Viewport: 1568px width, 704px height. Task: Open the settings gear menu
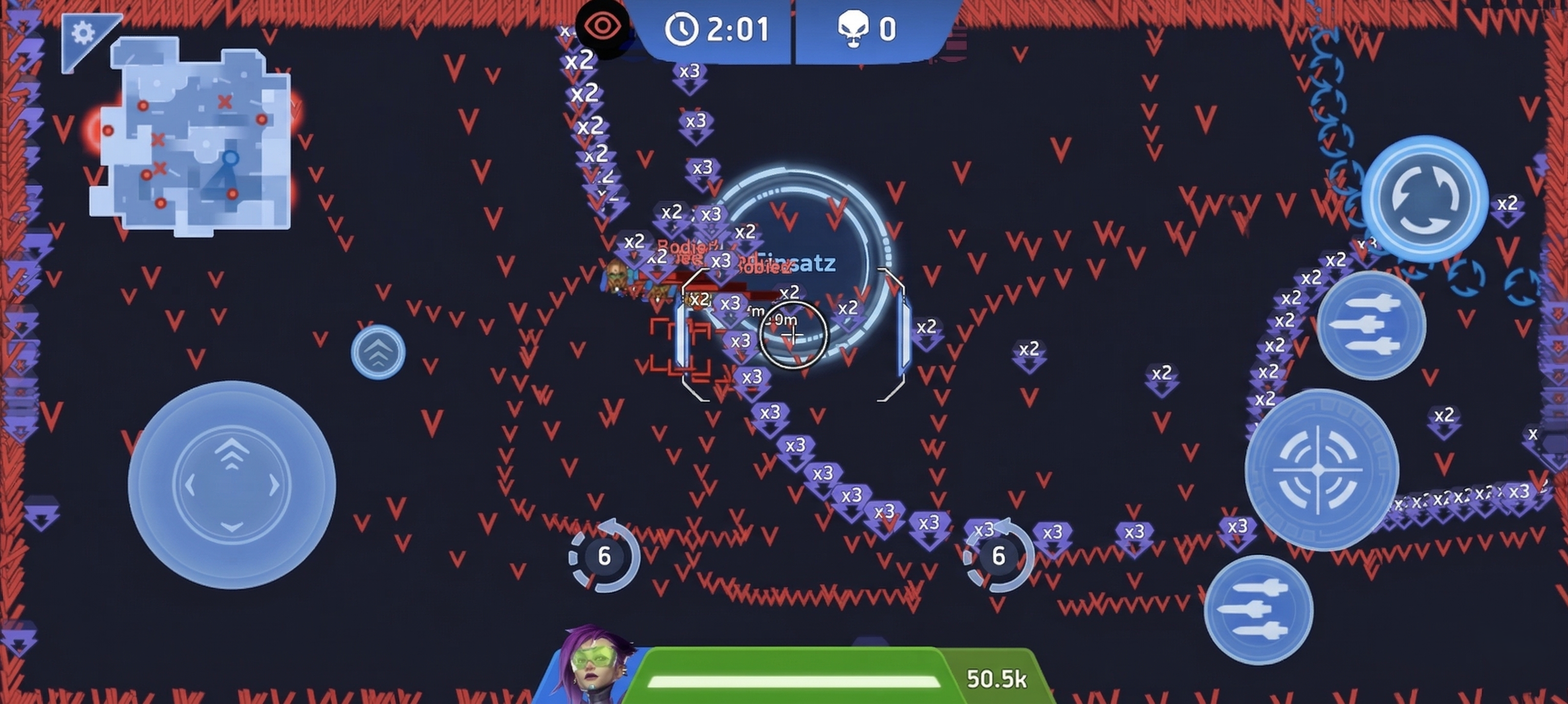tap(83, 33)
